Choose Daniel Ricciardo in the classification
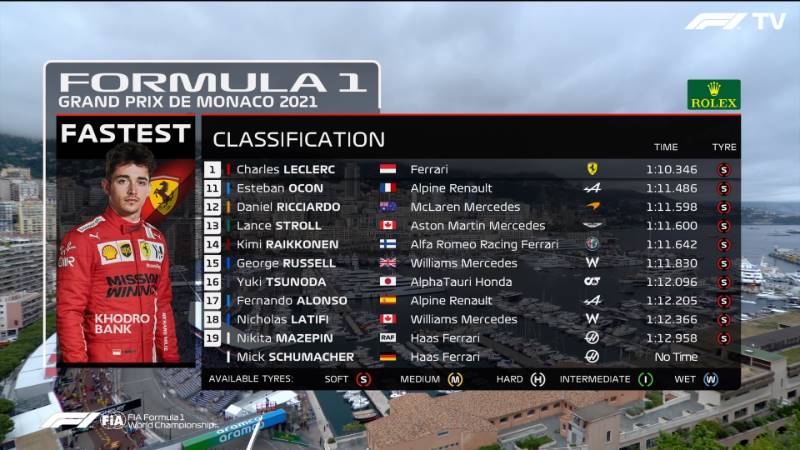This screenshot has height=450, width=800. 470,207
